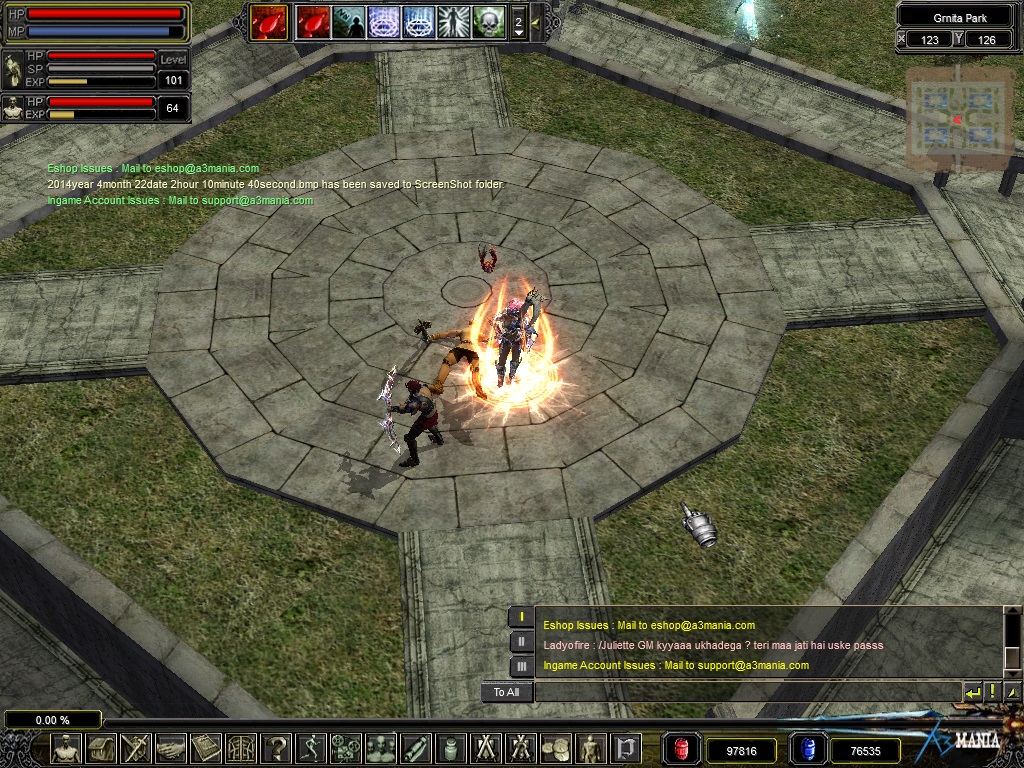
Task: Click the To All chat channel button
Action: click(506, 692)
